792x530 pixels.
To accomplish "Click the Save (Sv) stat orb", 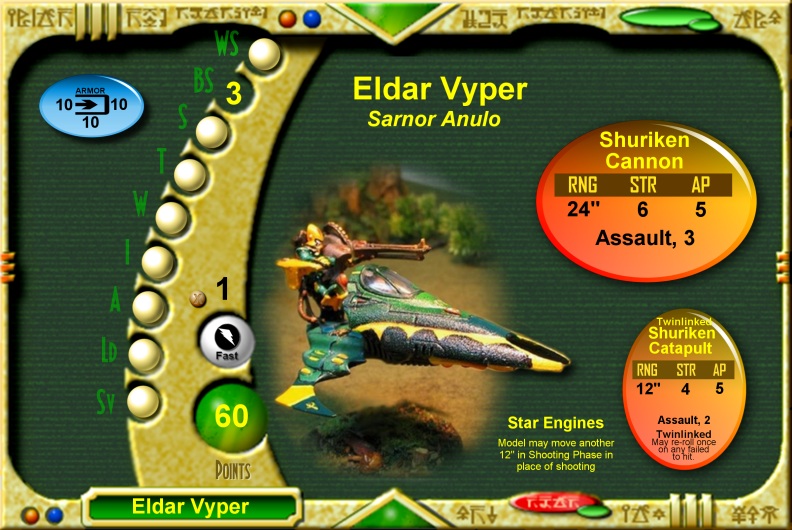I will (x=144, y=401).
